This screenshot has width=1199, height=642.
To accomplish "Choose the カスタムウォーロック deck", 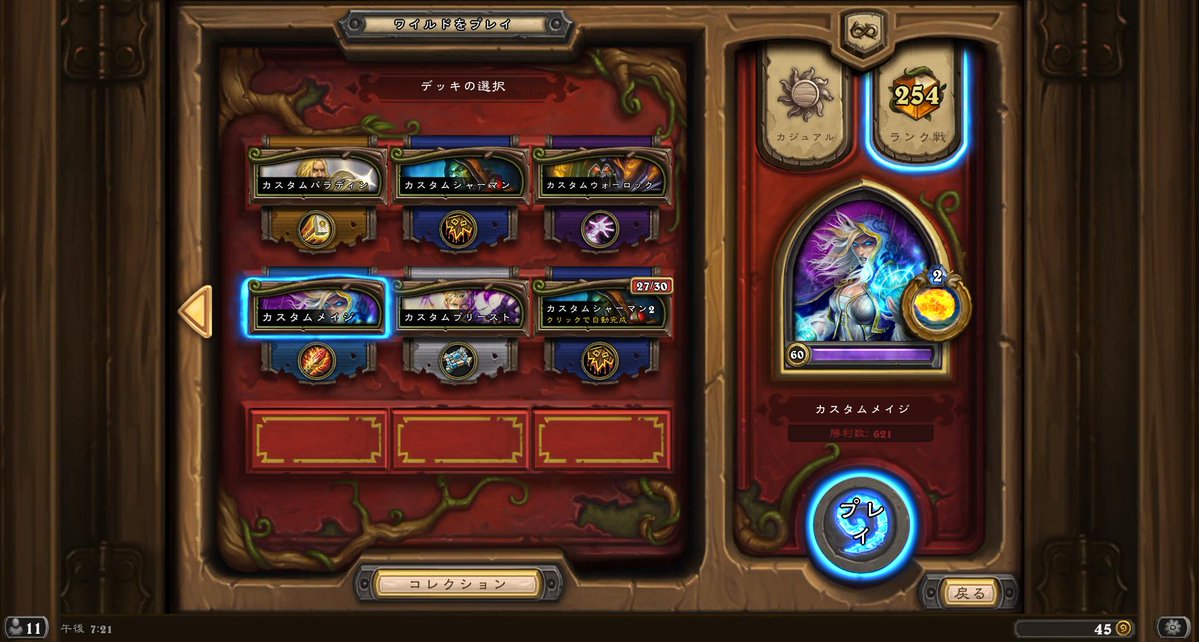I will [601, 177].
